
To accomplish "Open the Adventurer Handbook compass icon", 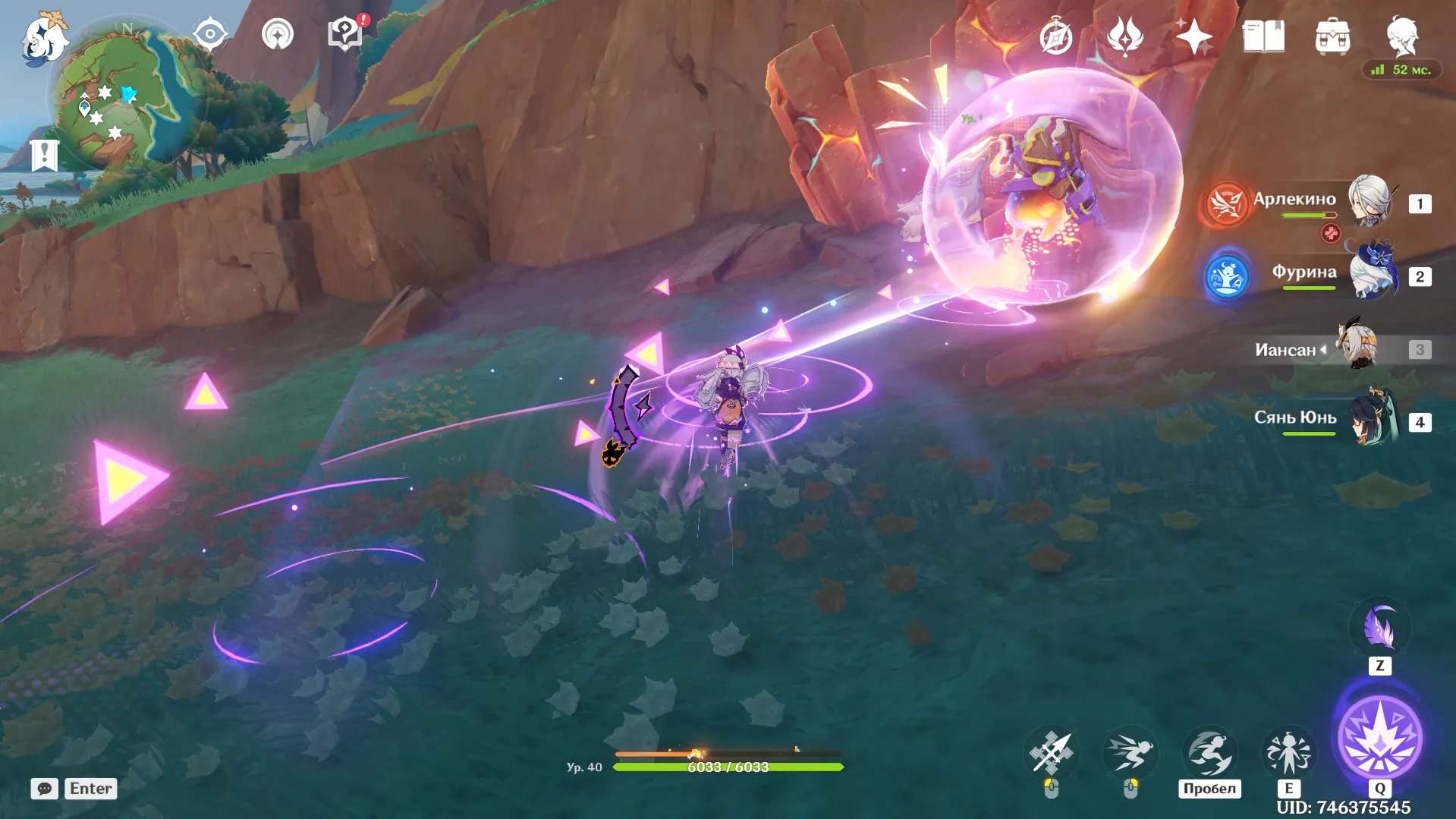I will pos(1055,36).
